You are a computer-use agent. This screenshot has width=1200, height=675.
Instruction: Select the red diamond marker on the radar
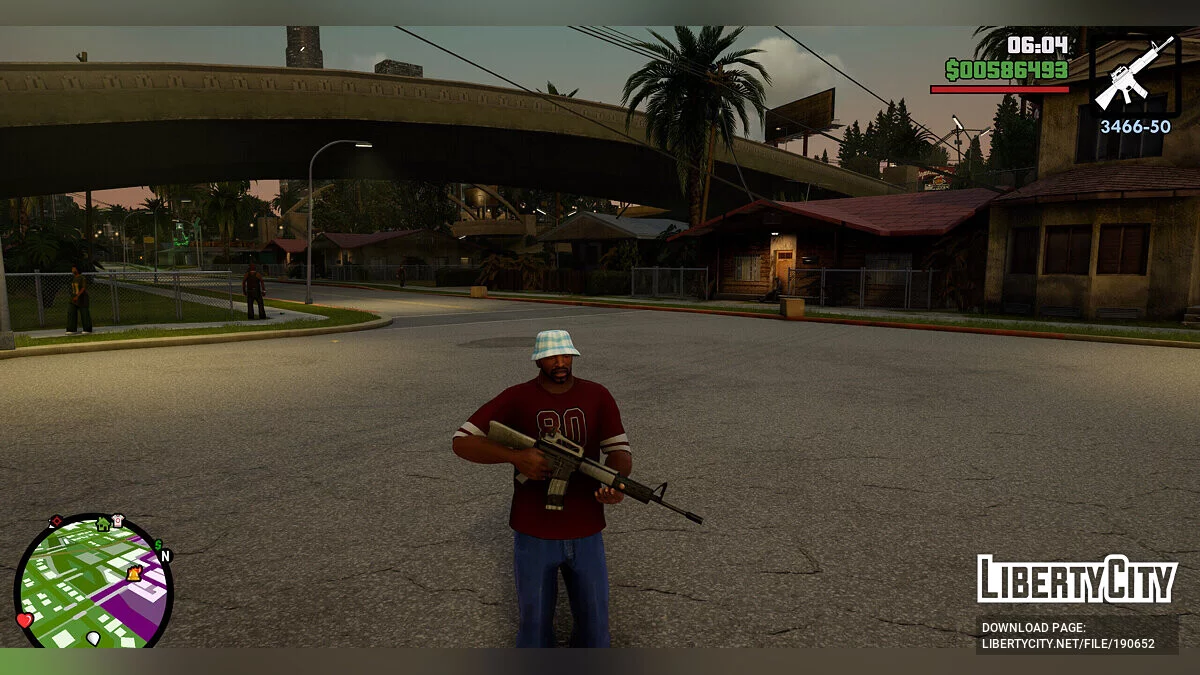click(x=56, y=521)
